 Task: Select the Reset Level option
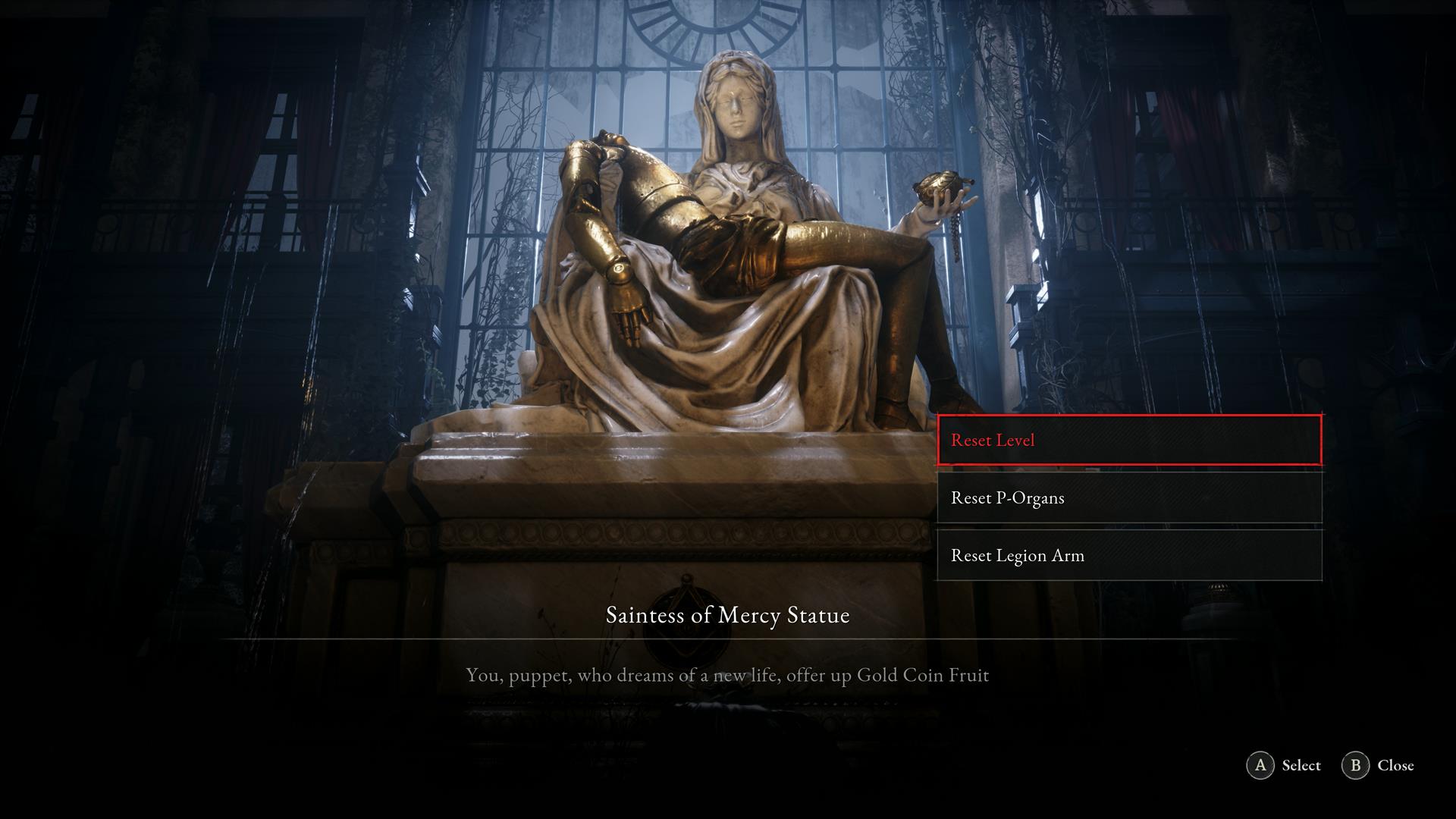1129,440
